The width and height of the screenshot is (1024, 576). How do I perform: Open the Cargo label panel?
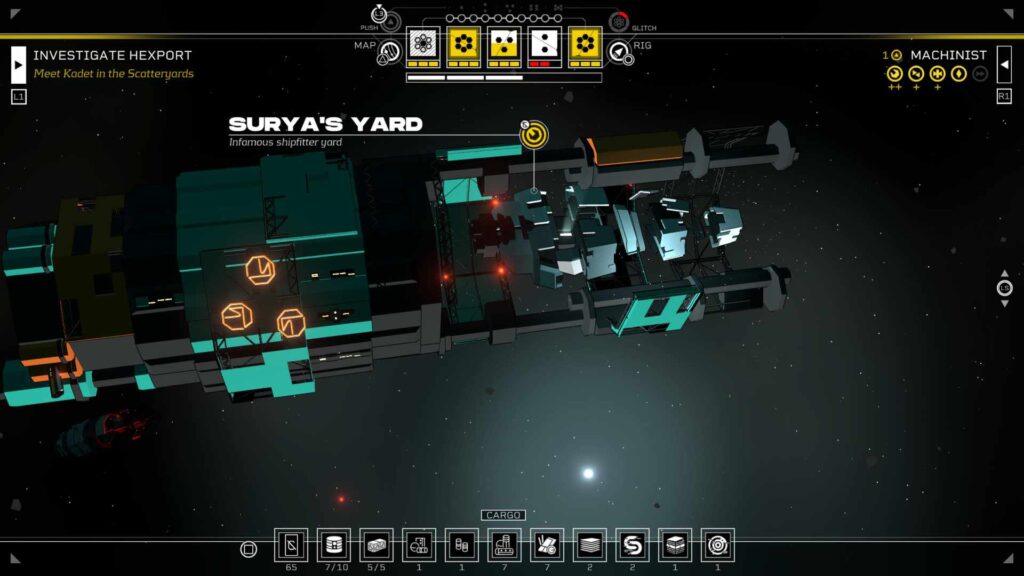tap(503, 515)
